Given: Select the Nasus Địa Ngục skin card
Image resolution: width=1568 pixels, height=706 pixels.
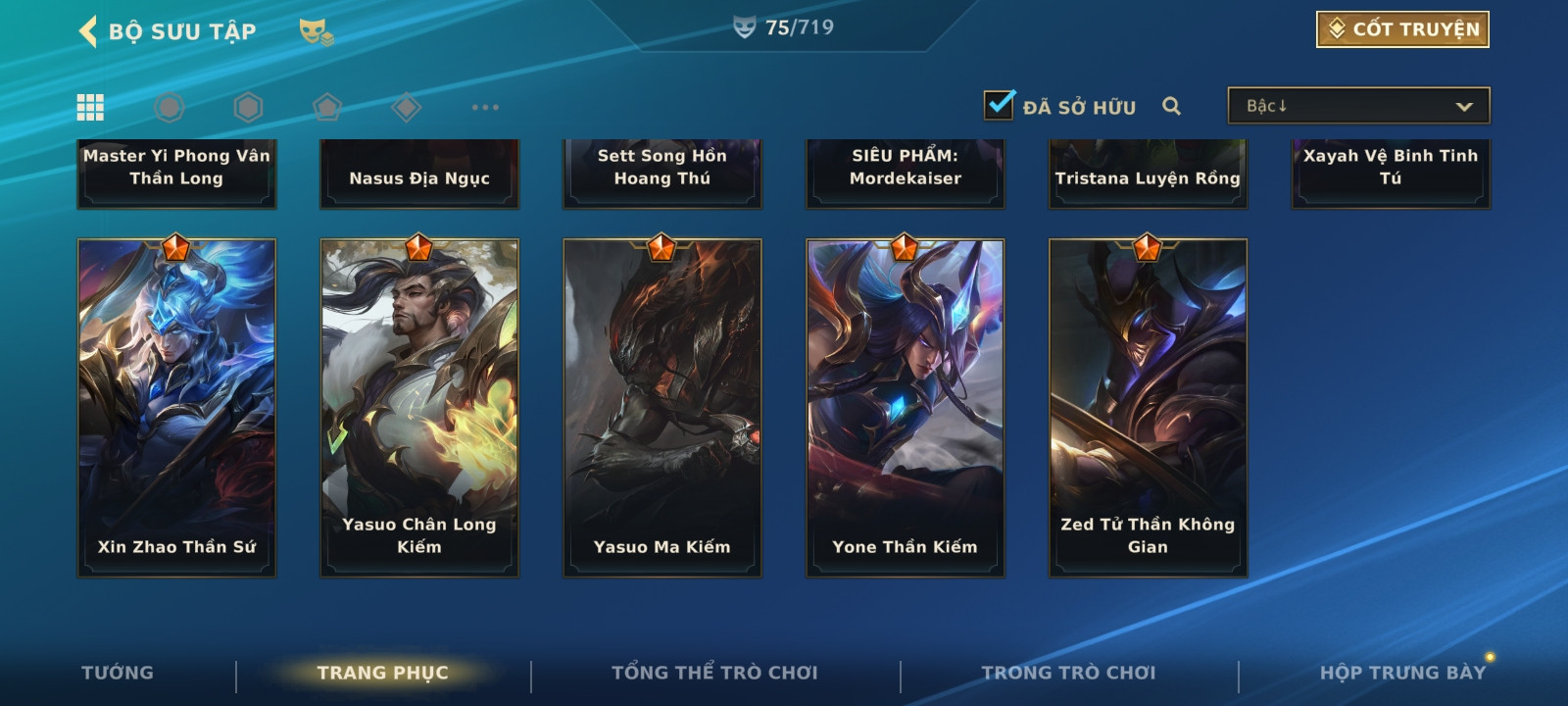Looking at the screenshot, I should pos(419,174).
